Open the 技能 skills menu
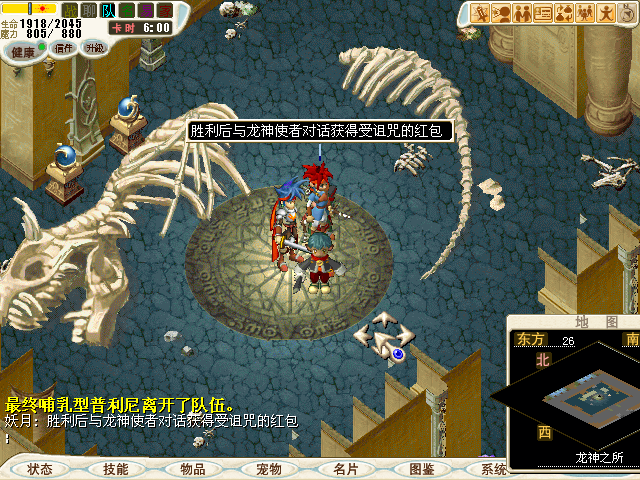This screenshot has height=480, width=640. point(115,469)
